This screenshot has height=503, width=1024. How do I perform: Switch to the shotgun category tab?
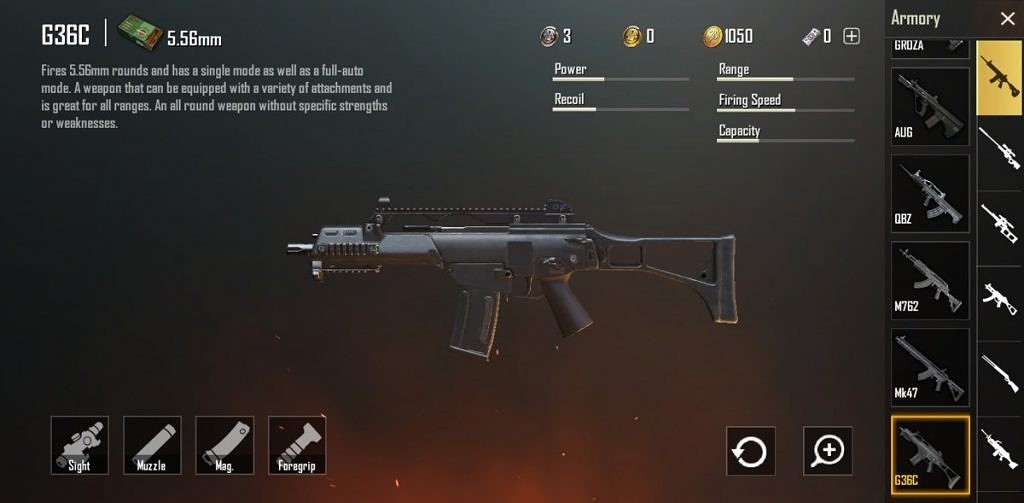pyautogui.click(x=1000, y=369)
